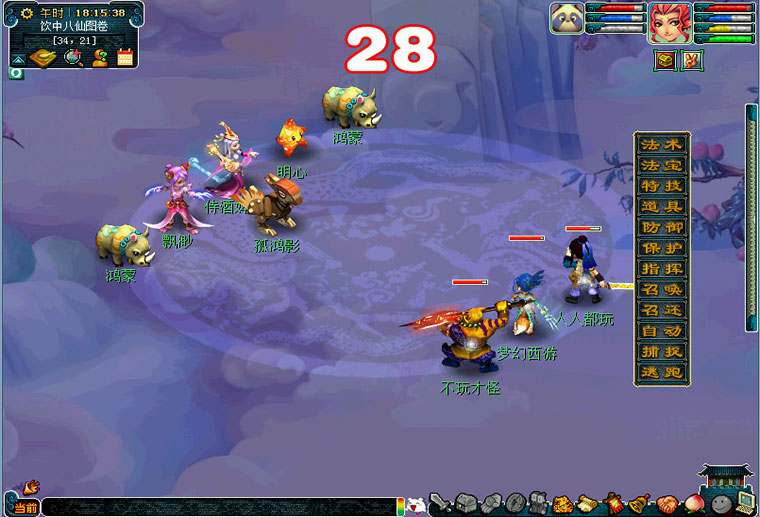Screen dimensions: 760x517
Task: Choose the 指挥 command option
Action: [661, 268]
